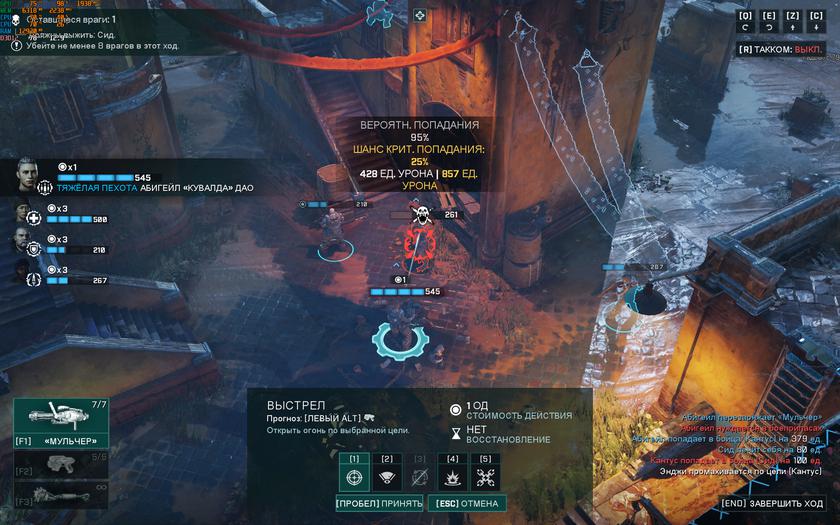Image resolution: width=840 pixels, height=525 pixels.
Task: Use the explosion ability in slot four
Action: pos(453,476)
